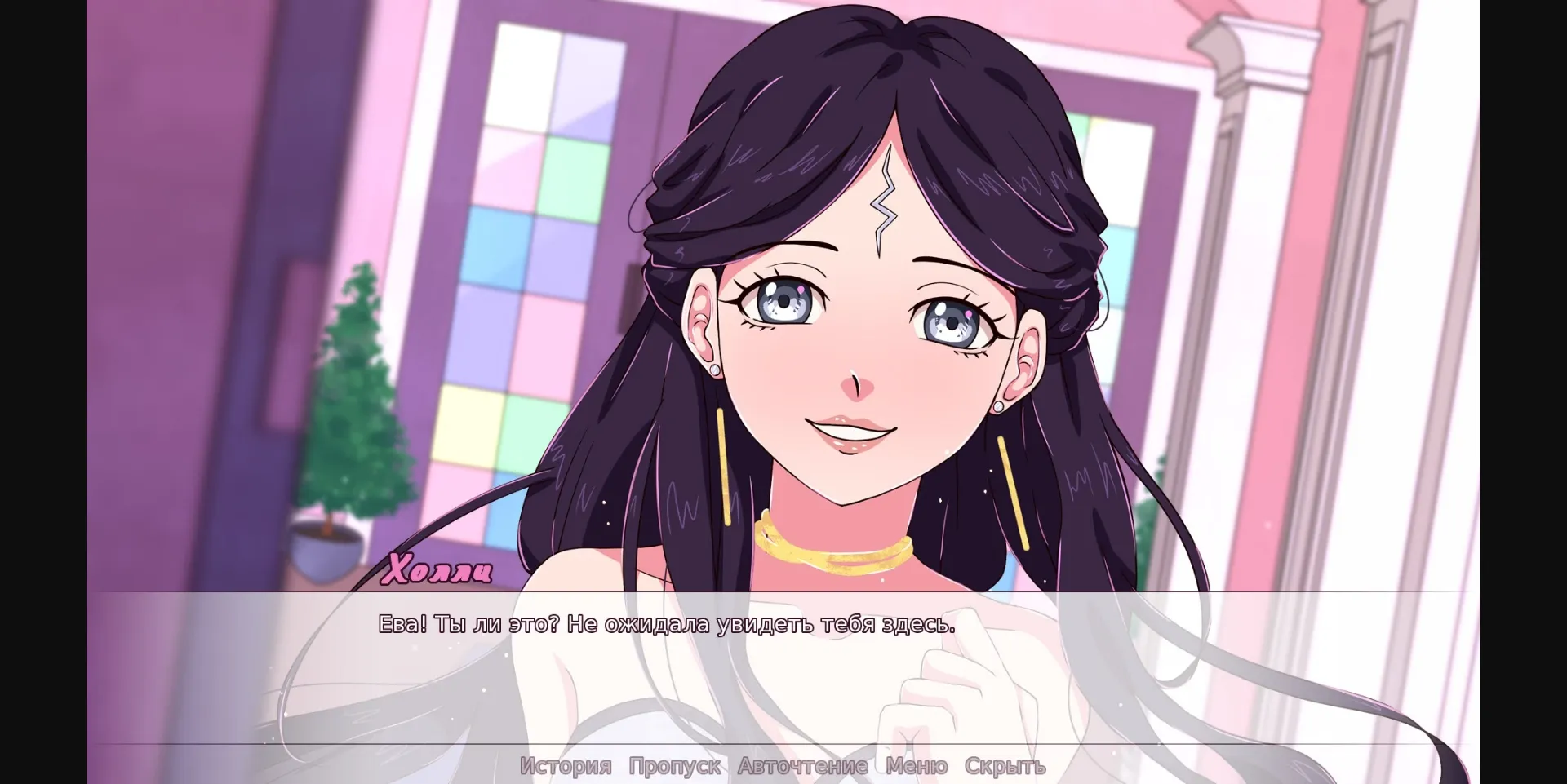1567x784 pixels.
Task: Click the quick menu bar area
Action: [783, 765]
